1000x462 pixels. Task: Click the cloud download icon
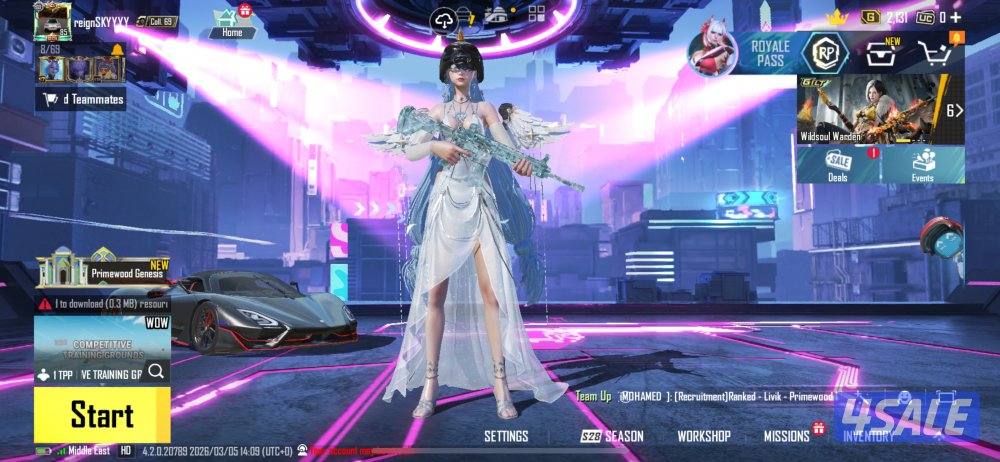tap(444, 19)
